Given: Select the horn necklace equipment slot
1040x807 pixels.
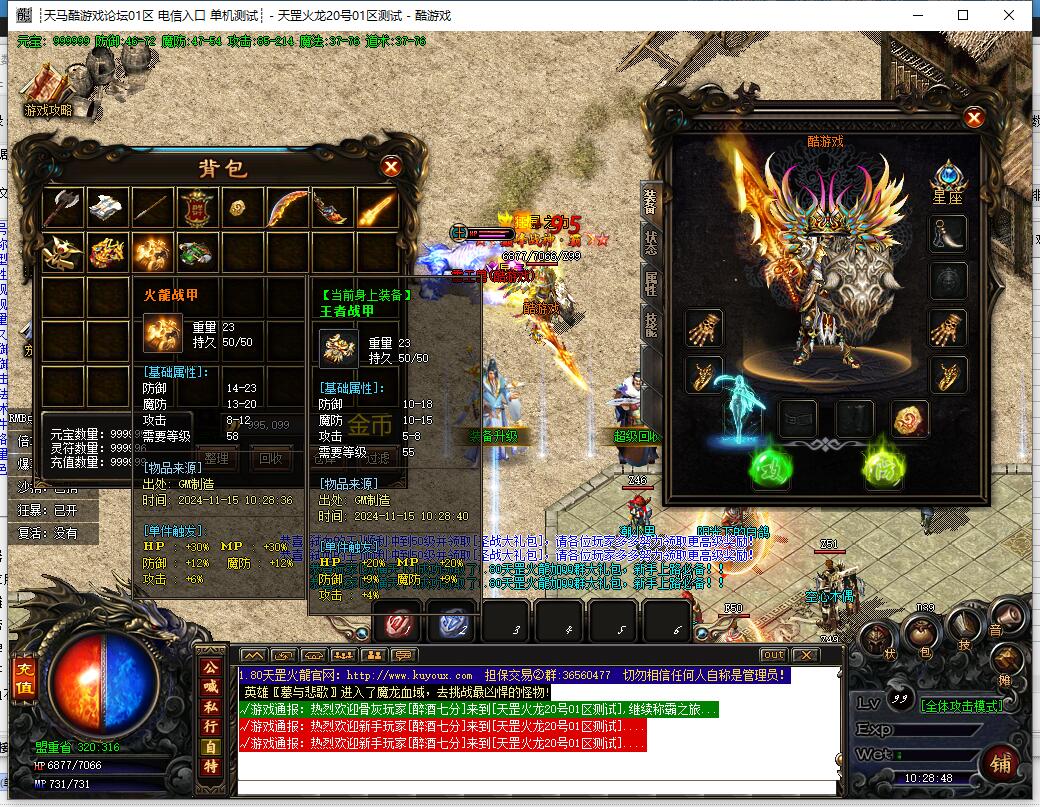Looking at the screenshot, I should pos(948,234).
